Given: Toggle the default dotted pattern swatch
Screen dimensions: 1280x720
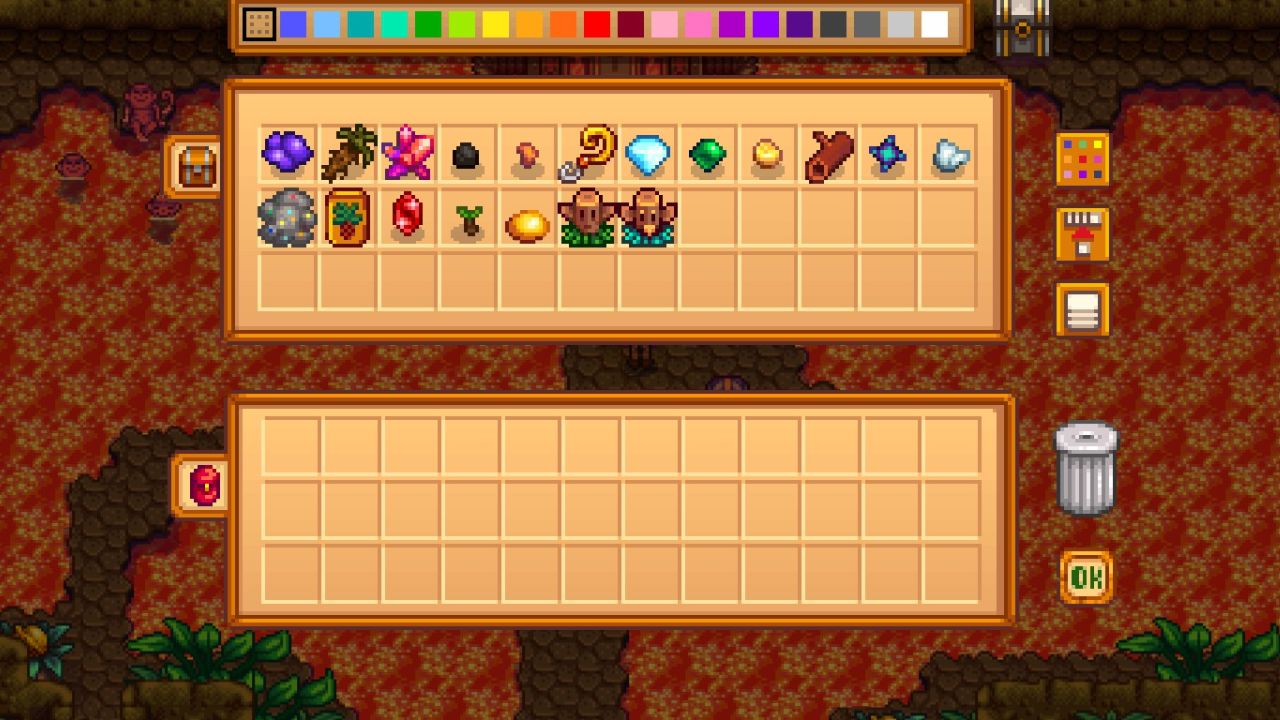Looking at the screenshot, I should coord(258,25).
